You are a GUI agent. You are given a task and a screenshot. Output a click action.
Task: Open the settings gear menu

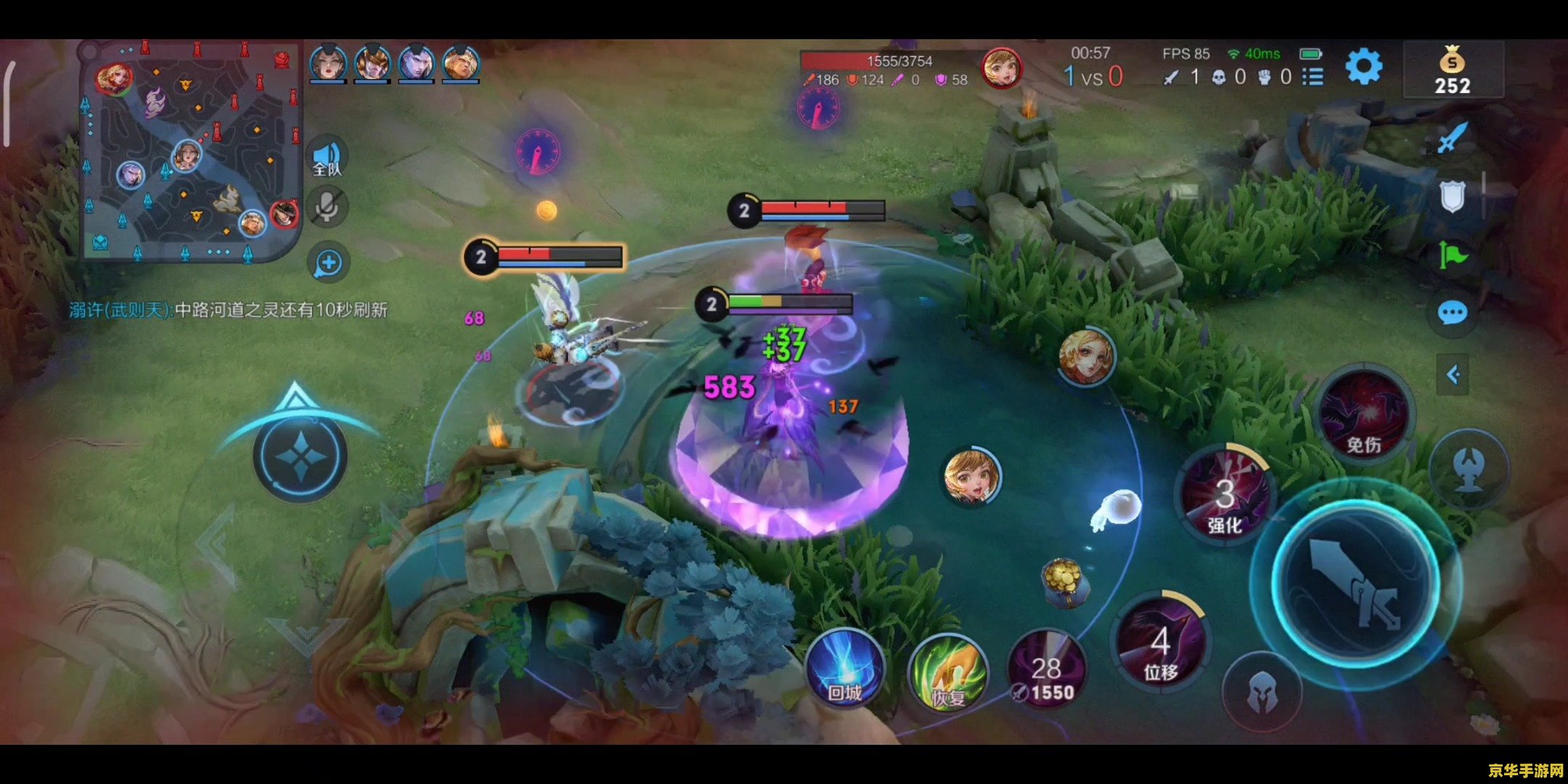tap(1363, 68)
